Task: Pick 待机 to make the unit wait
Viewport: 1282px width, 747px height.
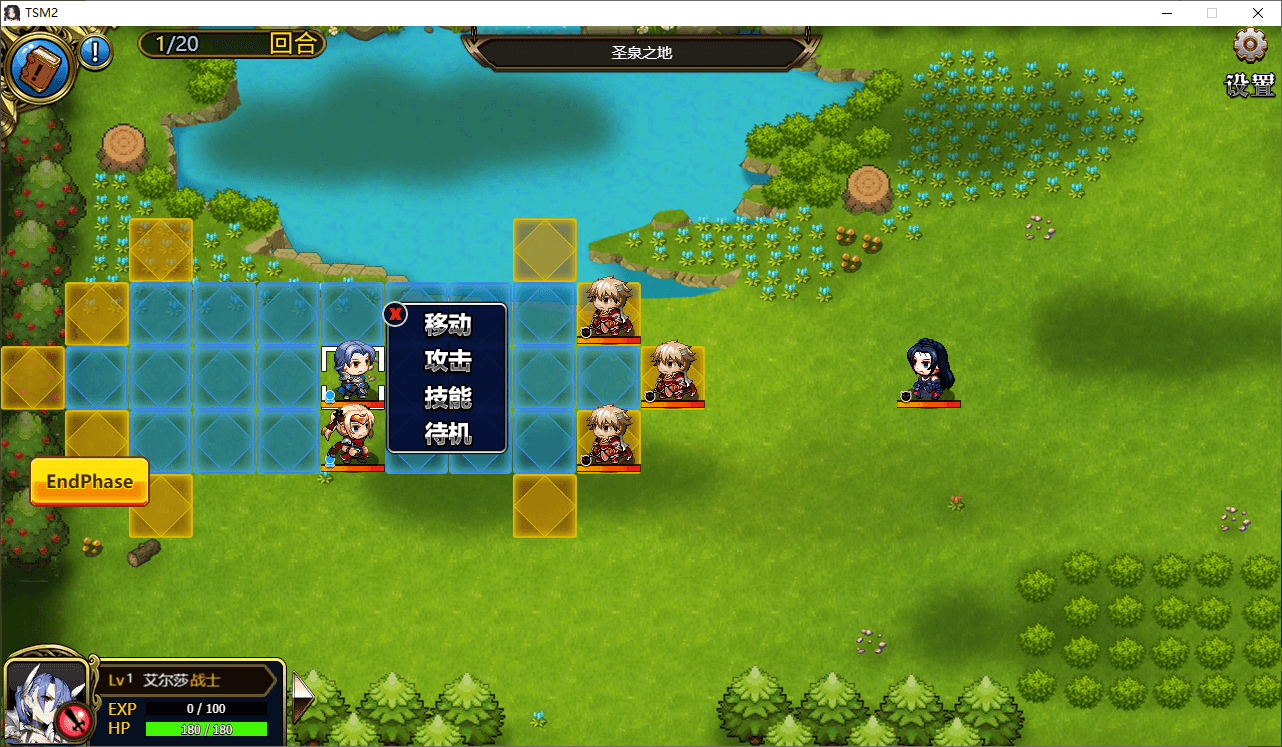Action: tap(447, 434)
